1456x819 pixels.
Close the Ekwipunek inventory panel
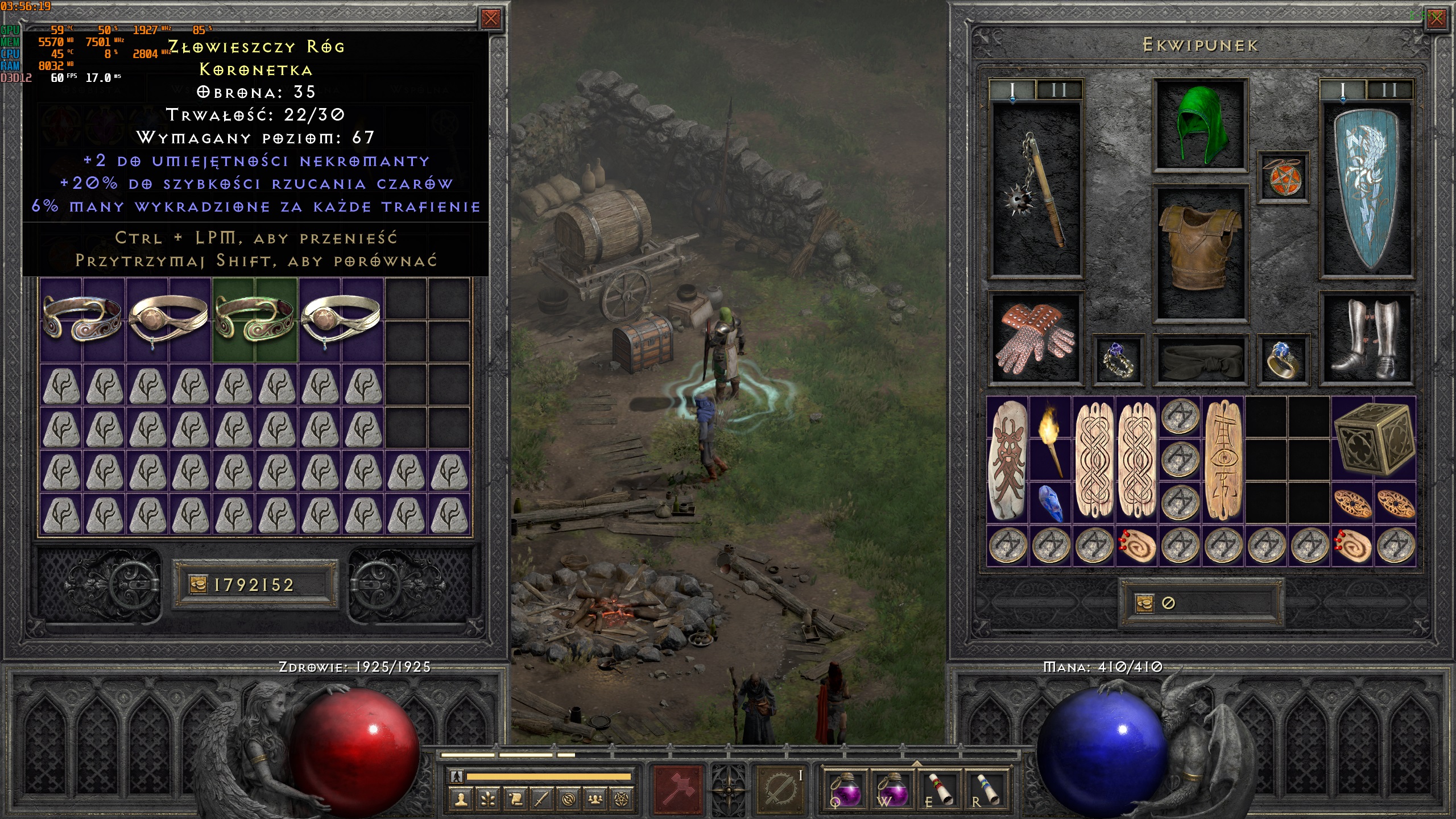1436,19
